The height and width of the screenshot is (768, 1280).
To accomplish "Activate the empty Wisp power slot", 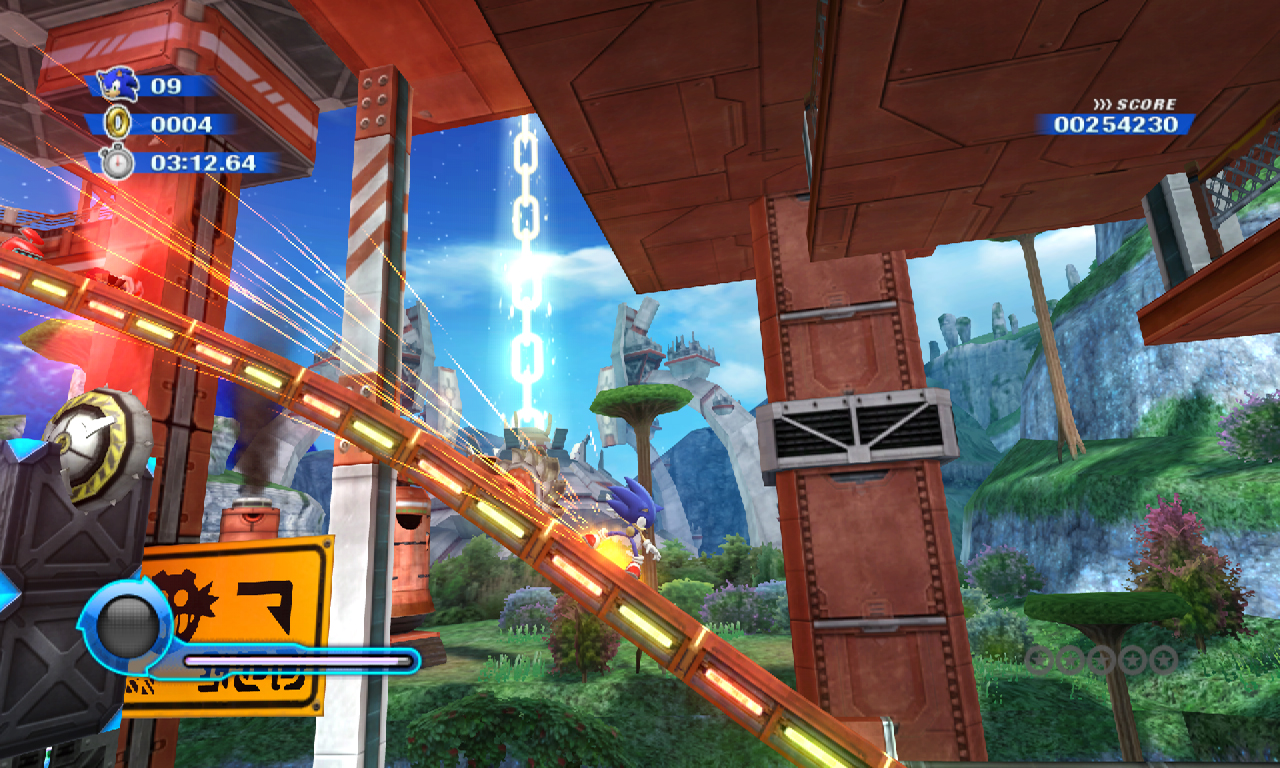I will pyautogui.click(x=128, y=627).
